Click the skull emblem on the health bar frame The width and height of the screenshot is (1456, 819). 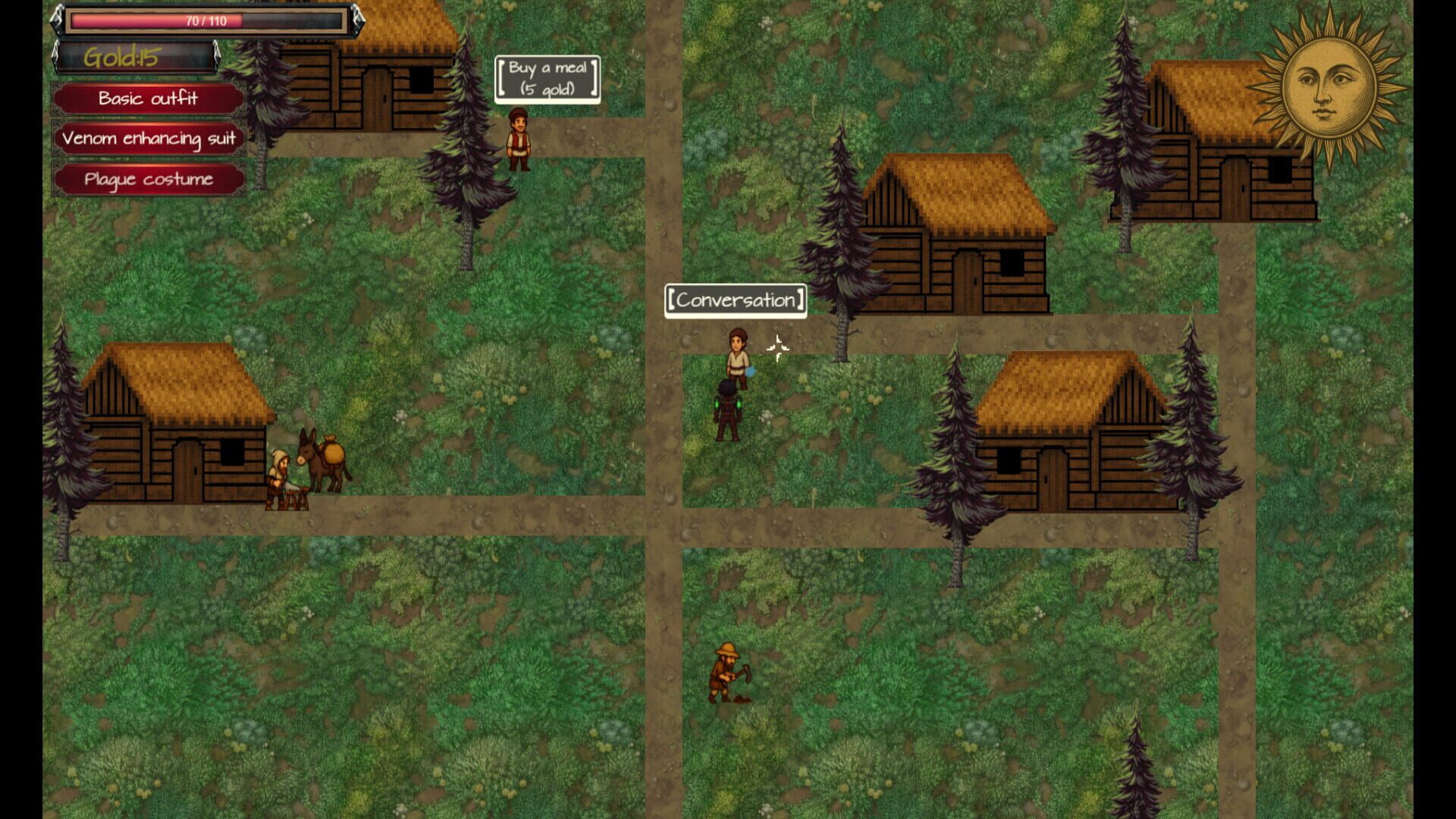[x=59, y=20]
